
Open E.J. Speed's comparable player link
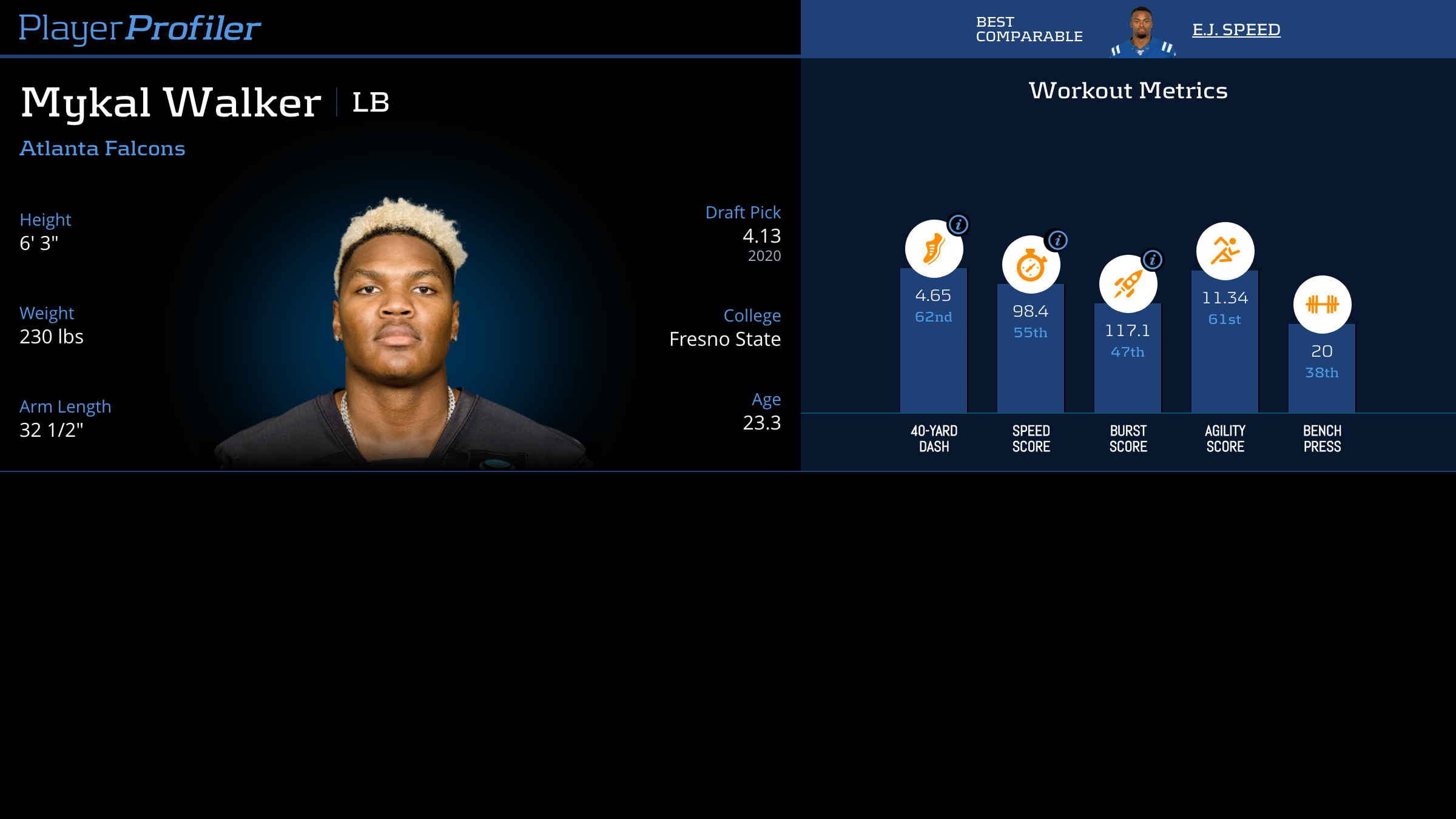(x=1236, y=30)
